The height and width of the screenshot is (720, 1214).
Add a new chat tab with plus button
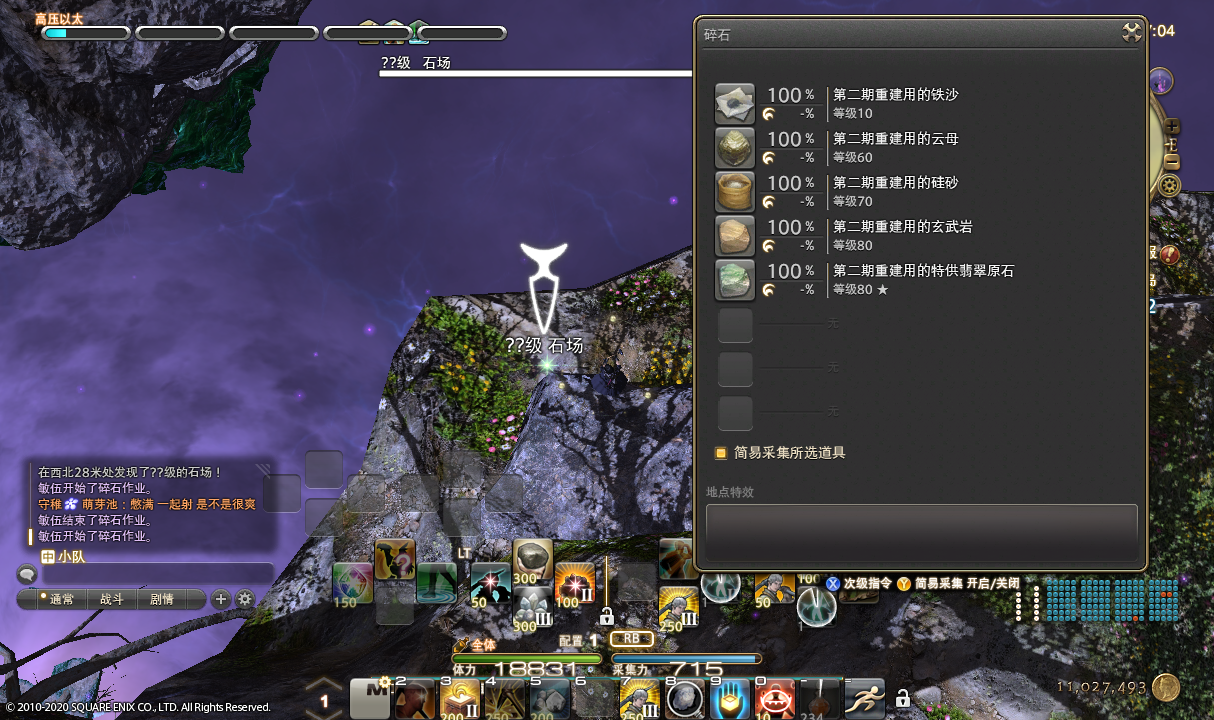coord(220,599)
